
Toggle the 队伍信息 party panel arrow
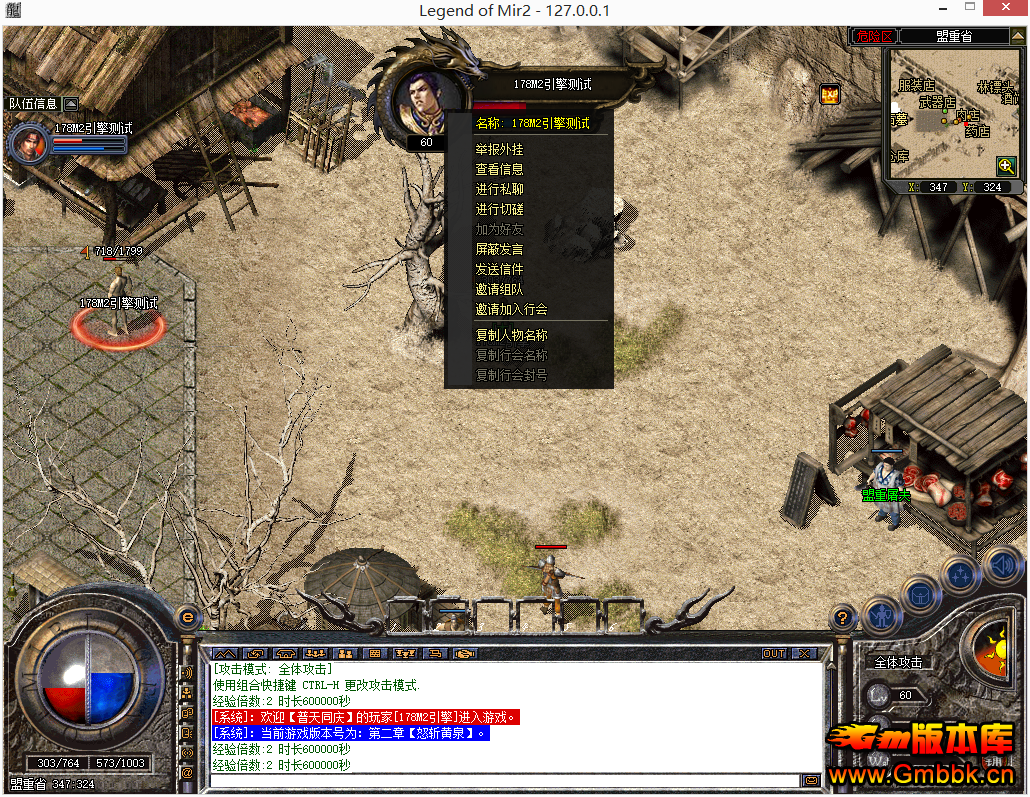click(x=71, y=103)
